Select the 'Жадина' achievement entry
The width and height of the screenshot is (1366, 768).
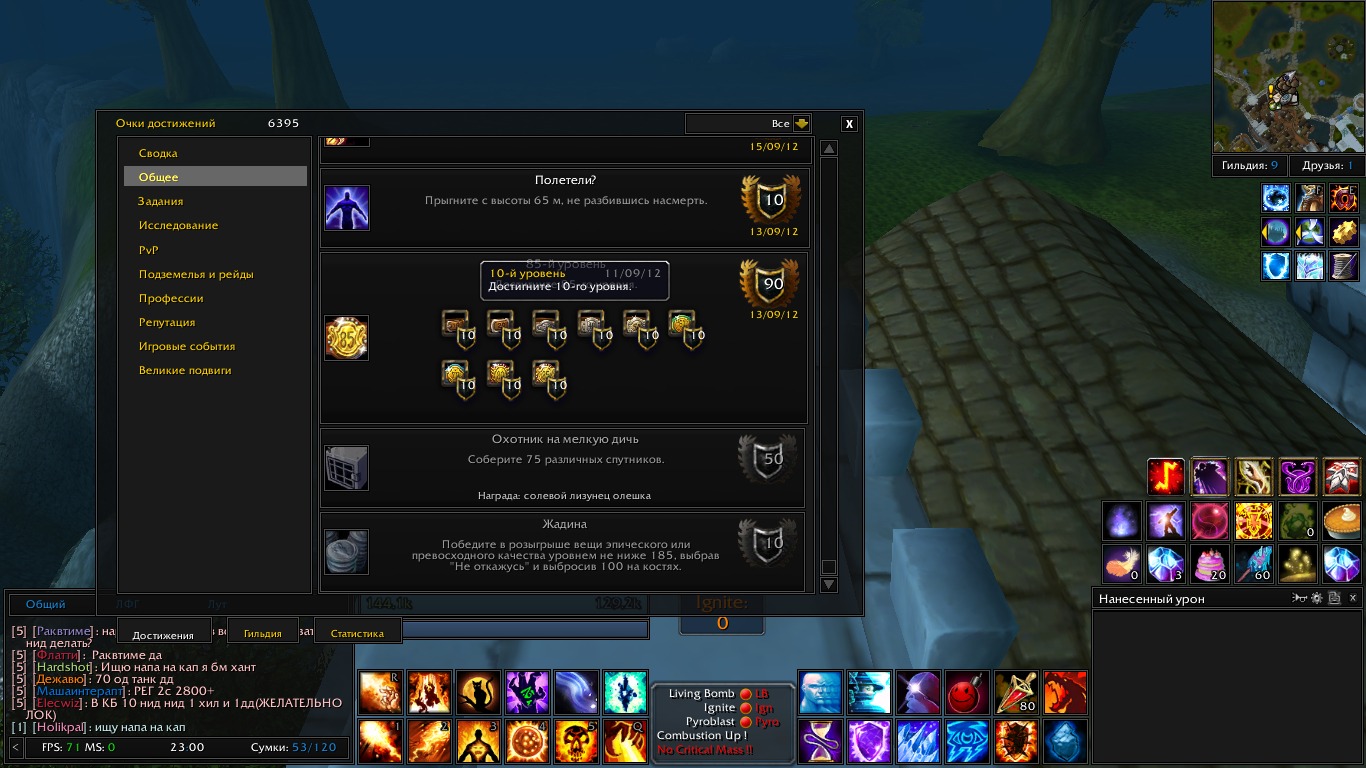point(563,551)
